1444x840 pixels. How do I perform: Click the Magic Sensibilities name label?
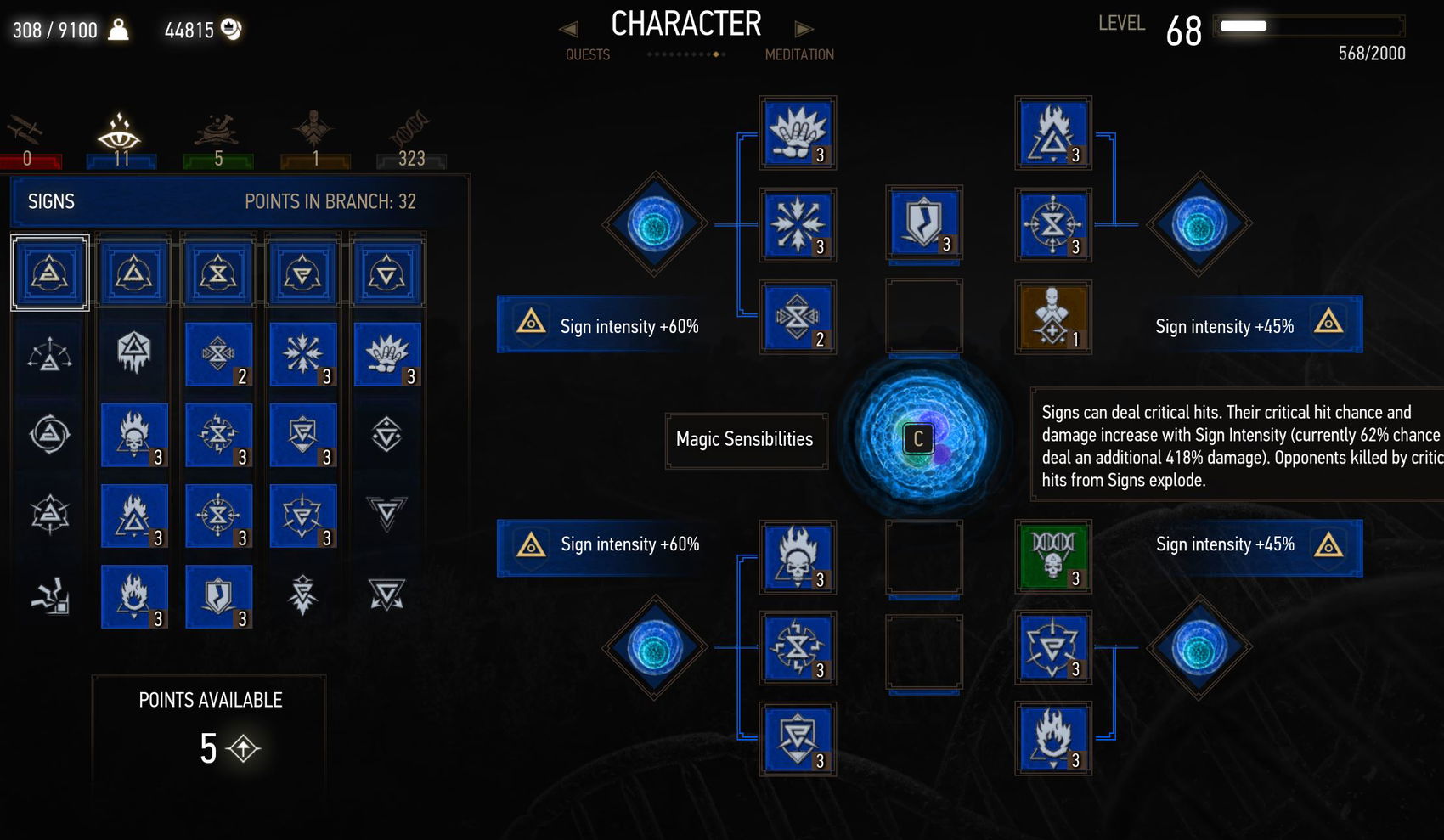[x=746, y=440]
